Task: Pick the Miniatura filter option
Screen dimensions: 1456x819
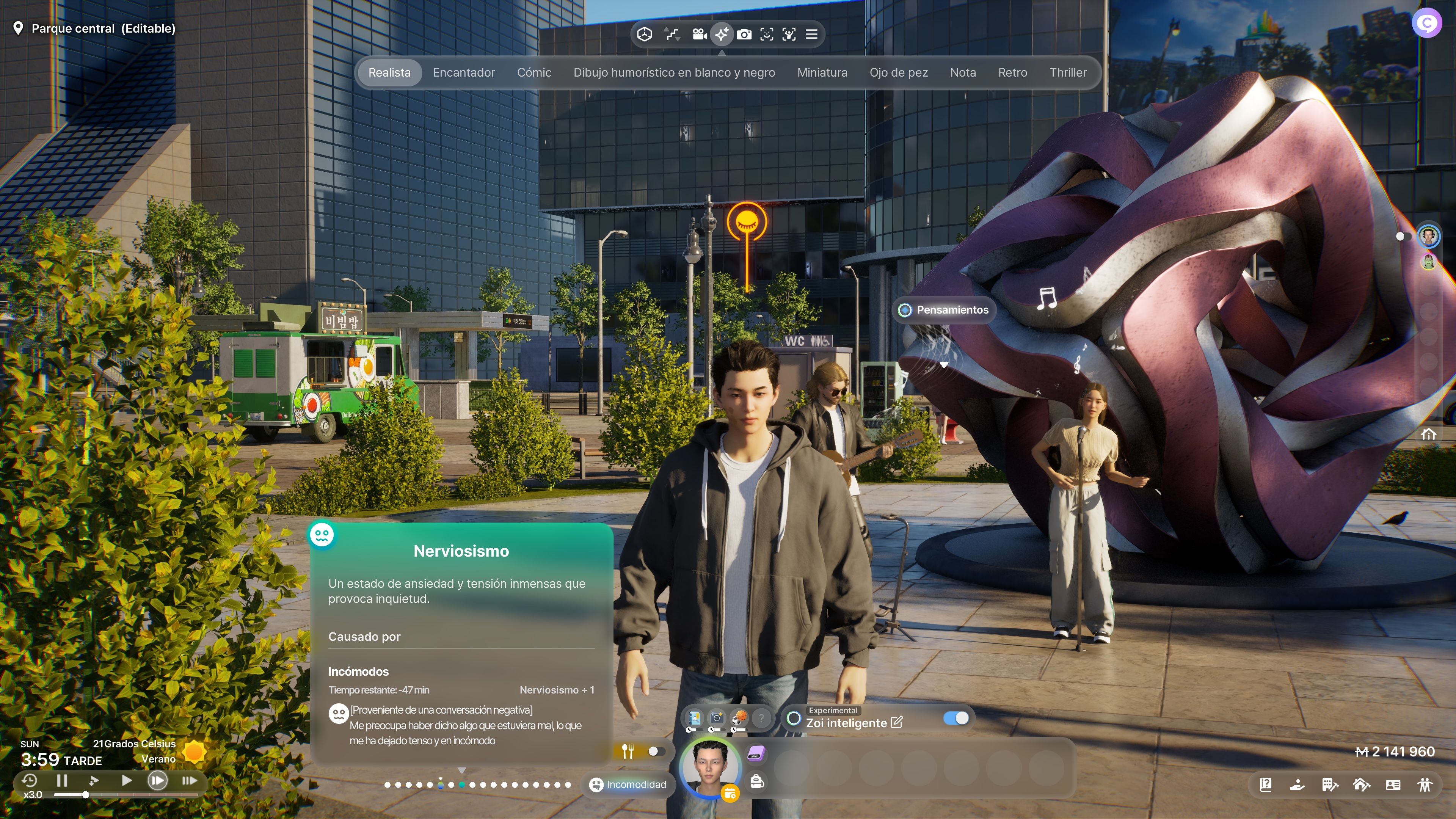Action: click(x=822, y=72)
